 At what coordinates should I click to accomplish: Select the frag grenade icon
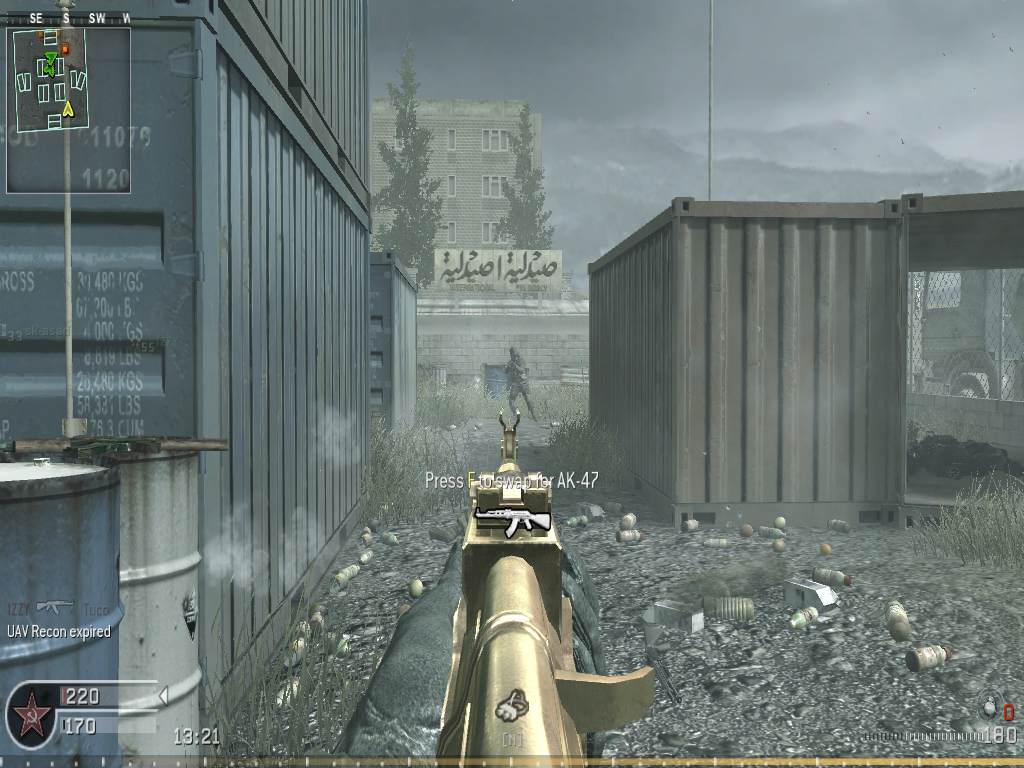[x=990, y=709]
